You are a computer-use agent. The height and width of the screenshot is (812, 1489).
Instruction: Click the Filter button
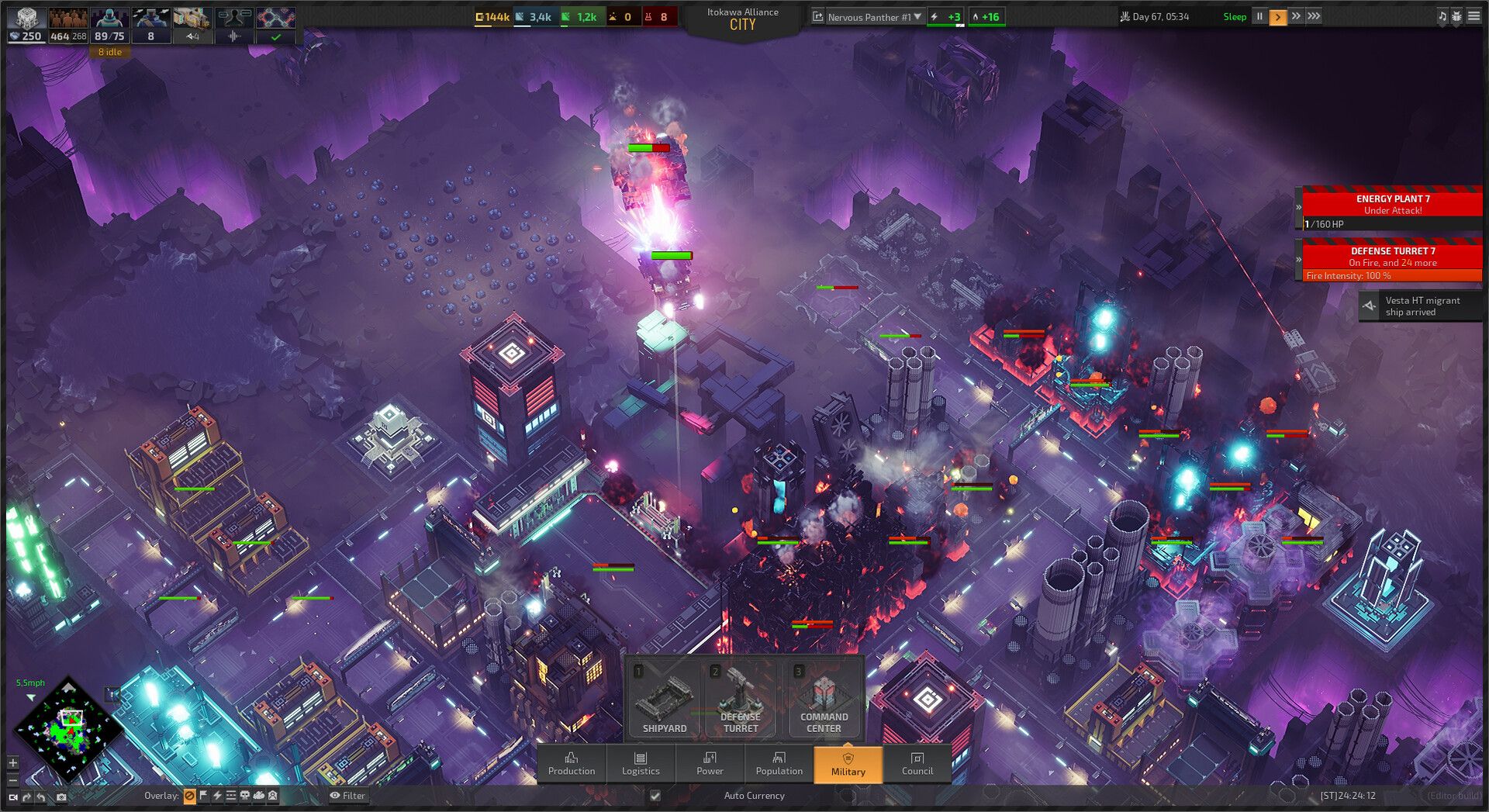pyautogui.click(x=349, y=796)
